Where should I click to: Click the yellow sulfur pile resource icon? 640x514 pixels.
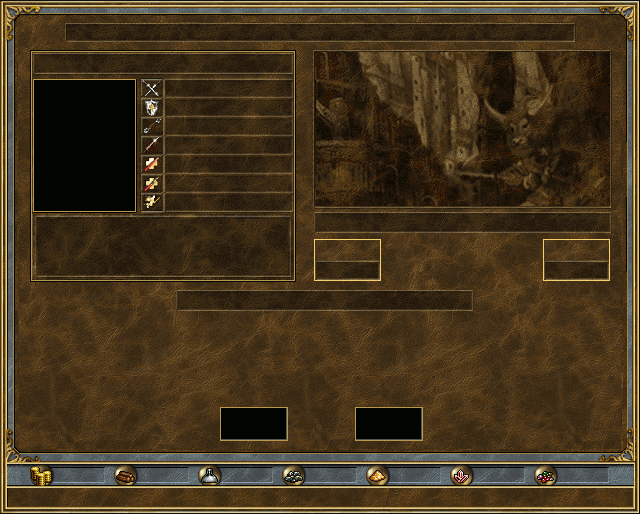(377, 476)
